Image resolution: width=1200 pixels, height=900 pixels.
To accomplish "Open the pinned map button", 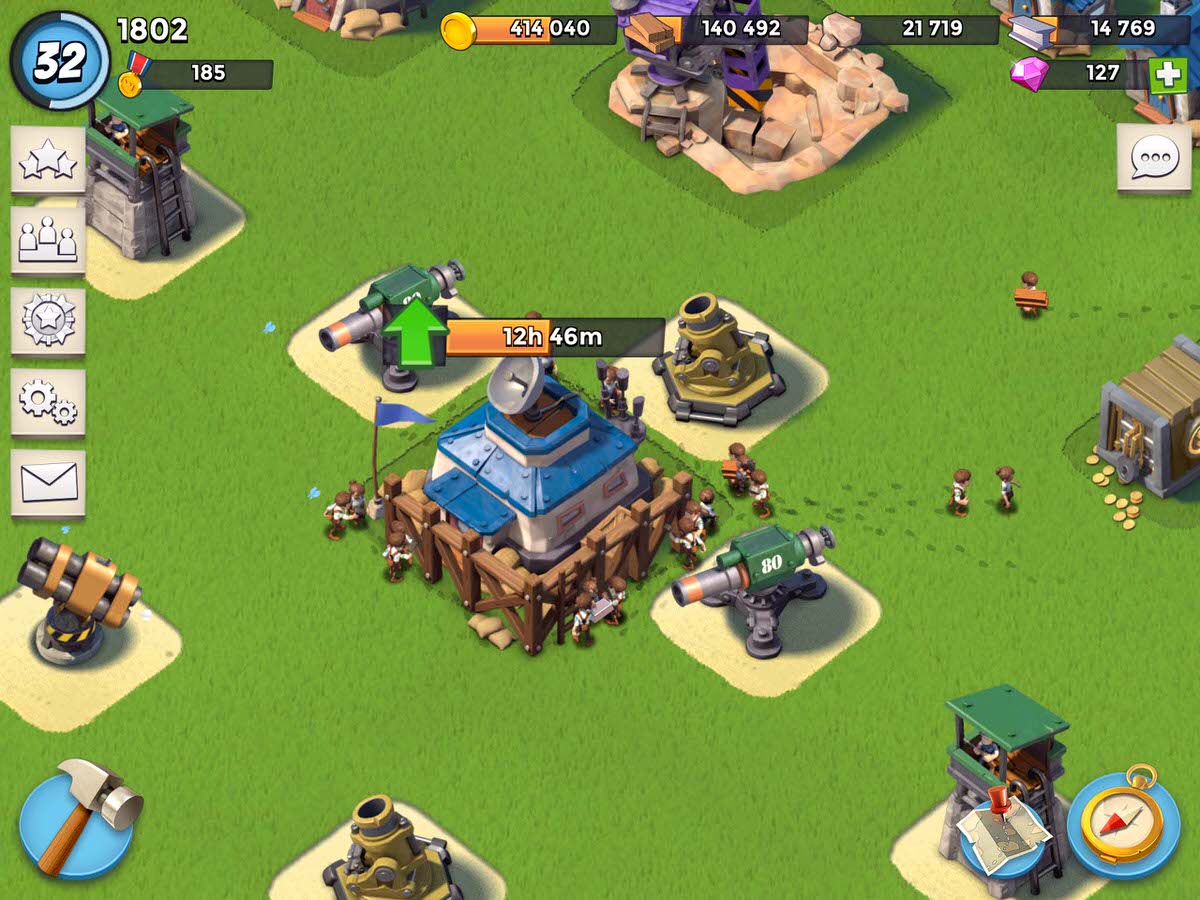I will 1003,825.
